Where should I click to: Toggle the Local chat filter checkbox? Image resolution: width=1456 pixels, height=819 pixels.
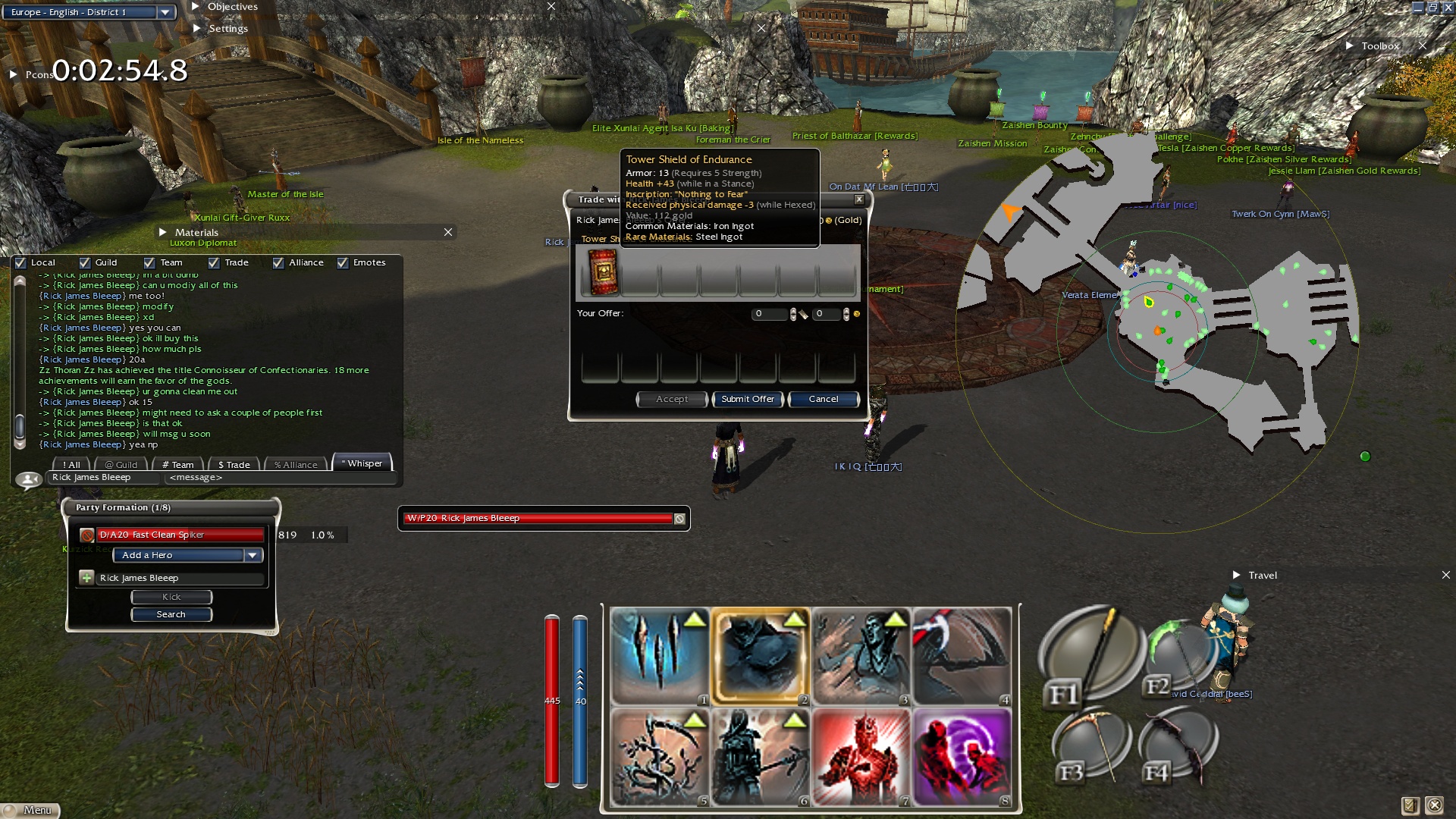[x=21, y=263]
